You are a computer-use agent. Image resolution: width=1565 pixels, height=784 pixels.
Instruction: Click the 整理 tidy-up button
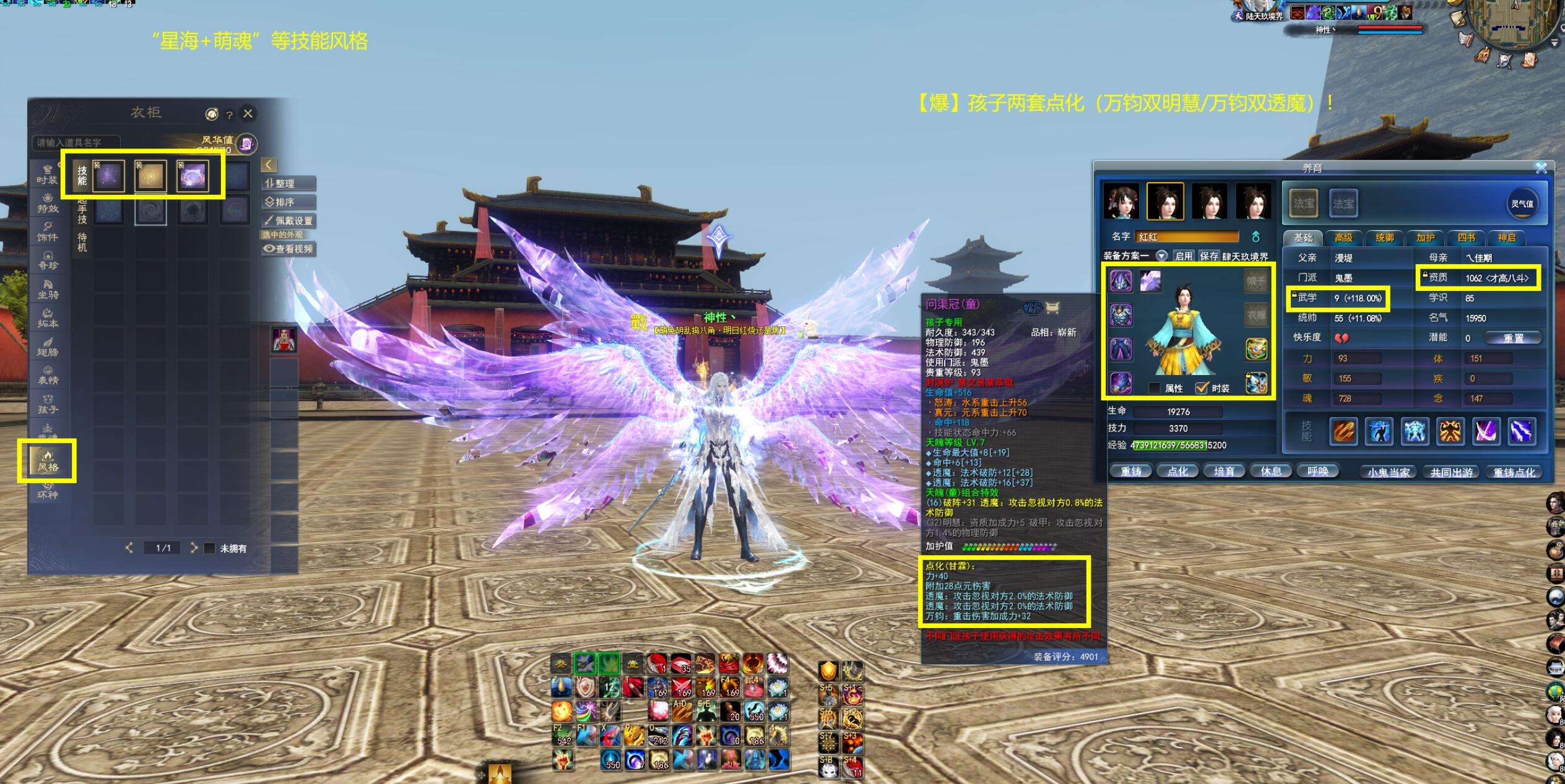click(x=288, y=183)
